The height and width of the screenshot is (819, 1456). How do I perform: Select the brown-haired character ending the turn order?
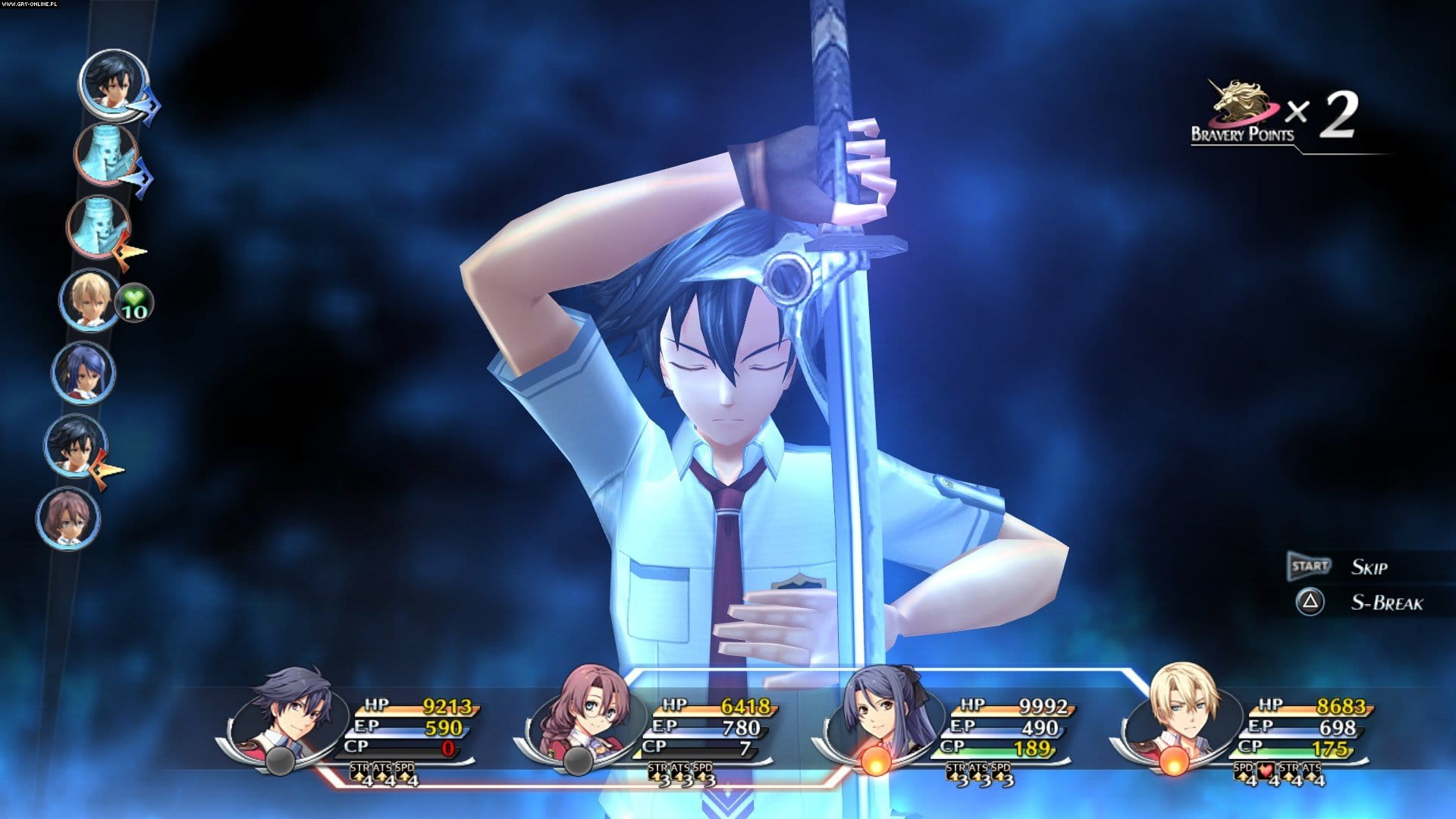pos(67,518)
